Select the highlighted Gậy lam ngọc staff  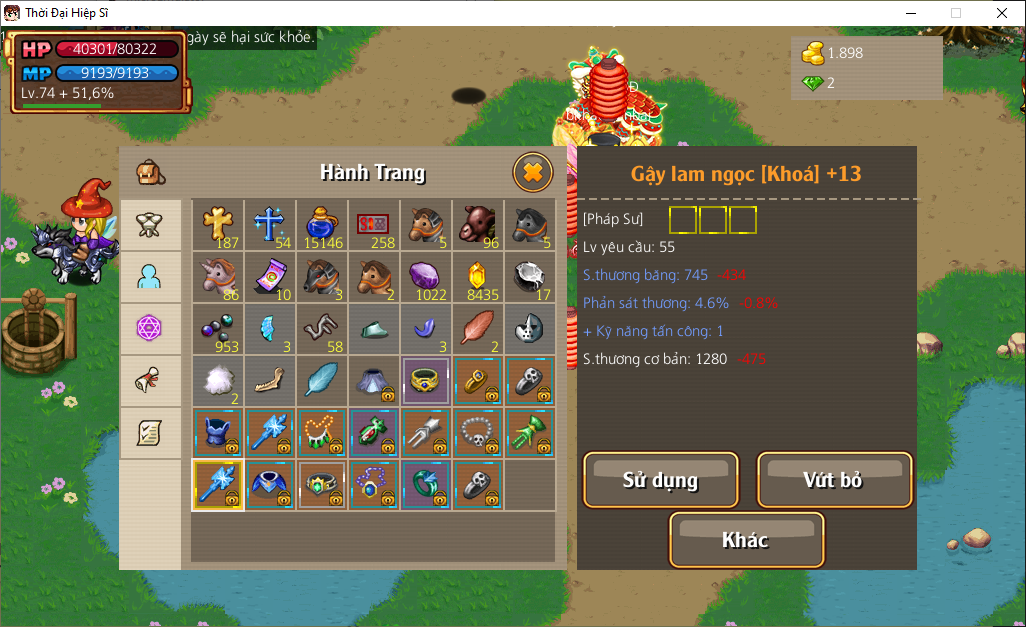click(x=217, y=485)
